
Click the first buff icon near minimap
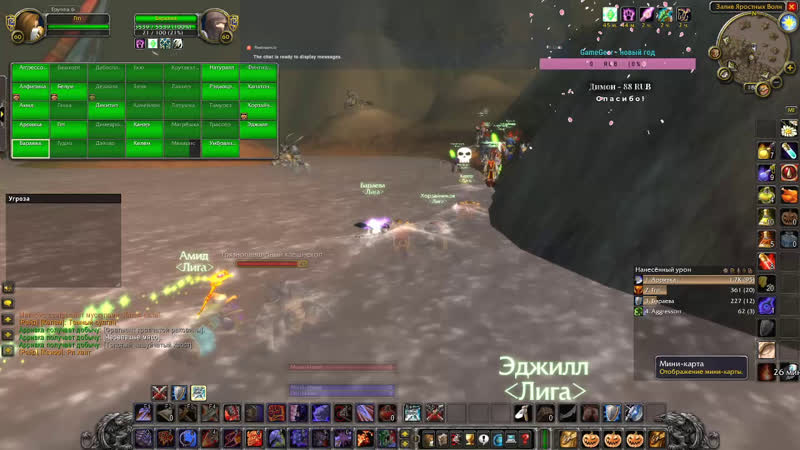pyautogui.click(x=610, y=15)
